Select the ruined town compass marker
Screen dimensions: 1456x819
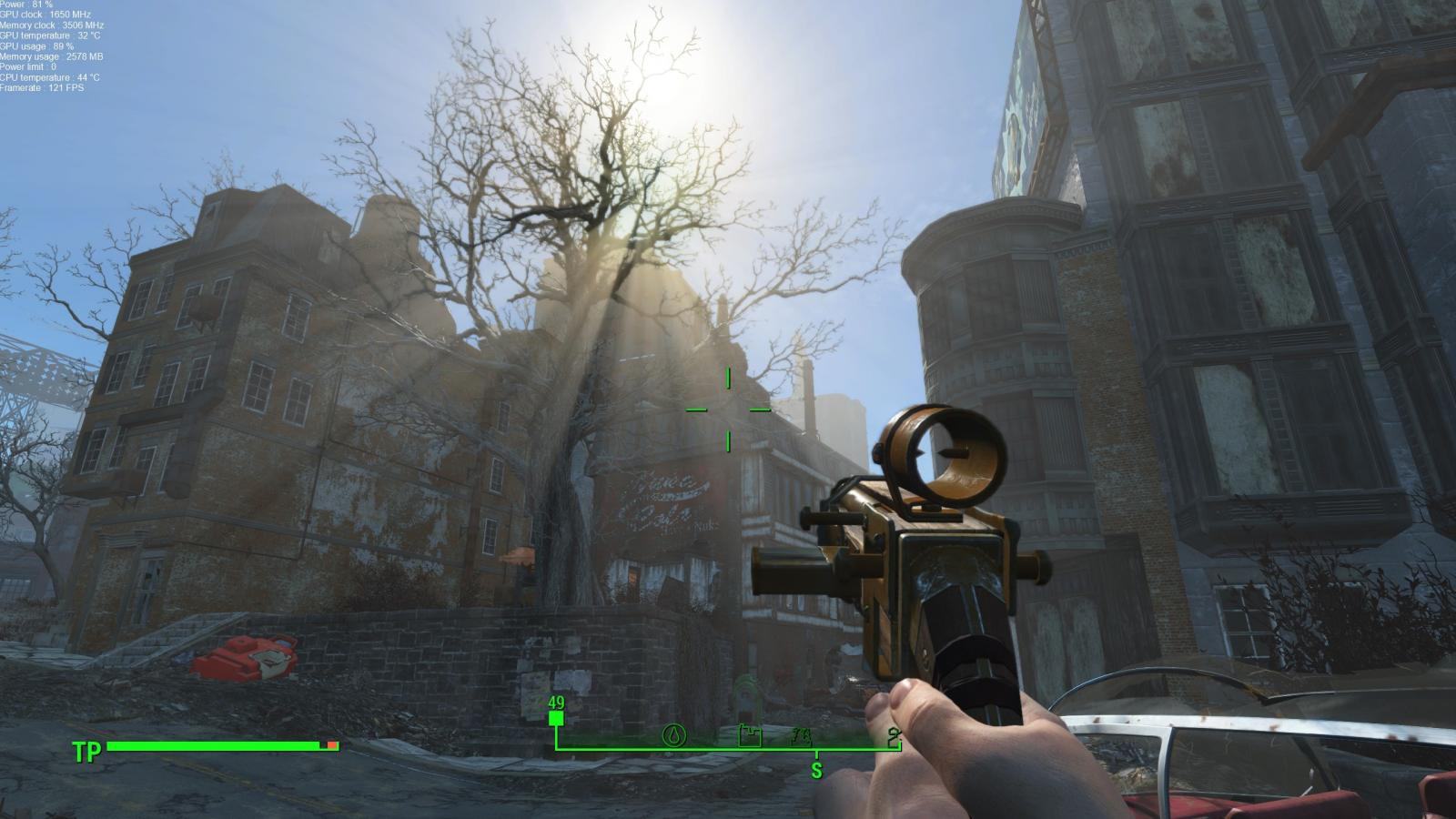802,736
